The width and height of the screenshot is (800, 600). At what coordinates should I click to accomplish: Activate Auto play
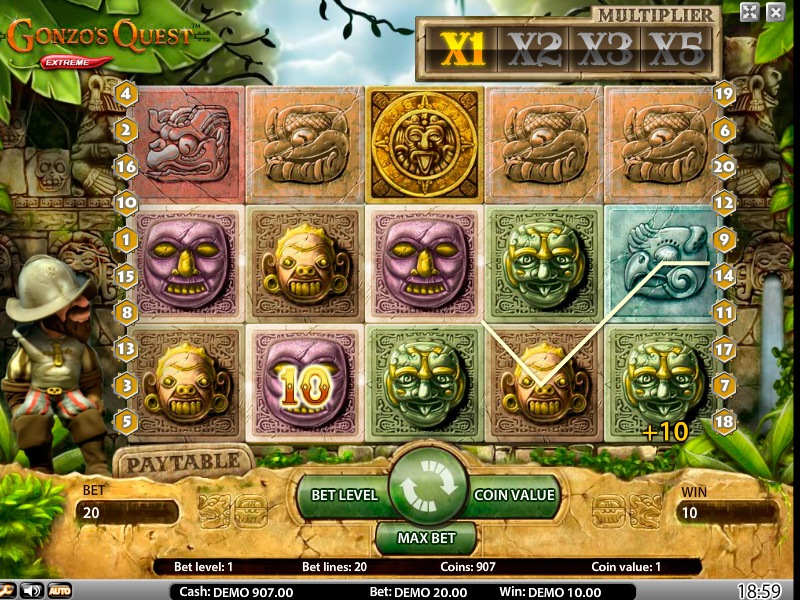pos(60,590)
